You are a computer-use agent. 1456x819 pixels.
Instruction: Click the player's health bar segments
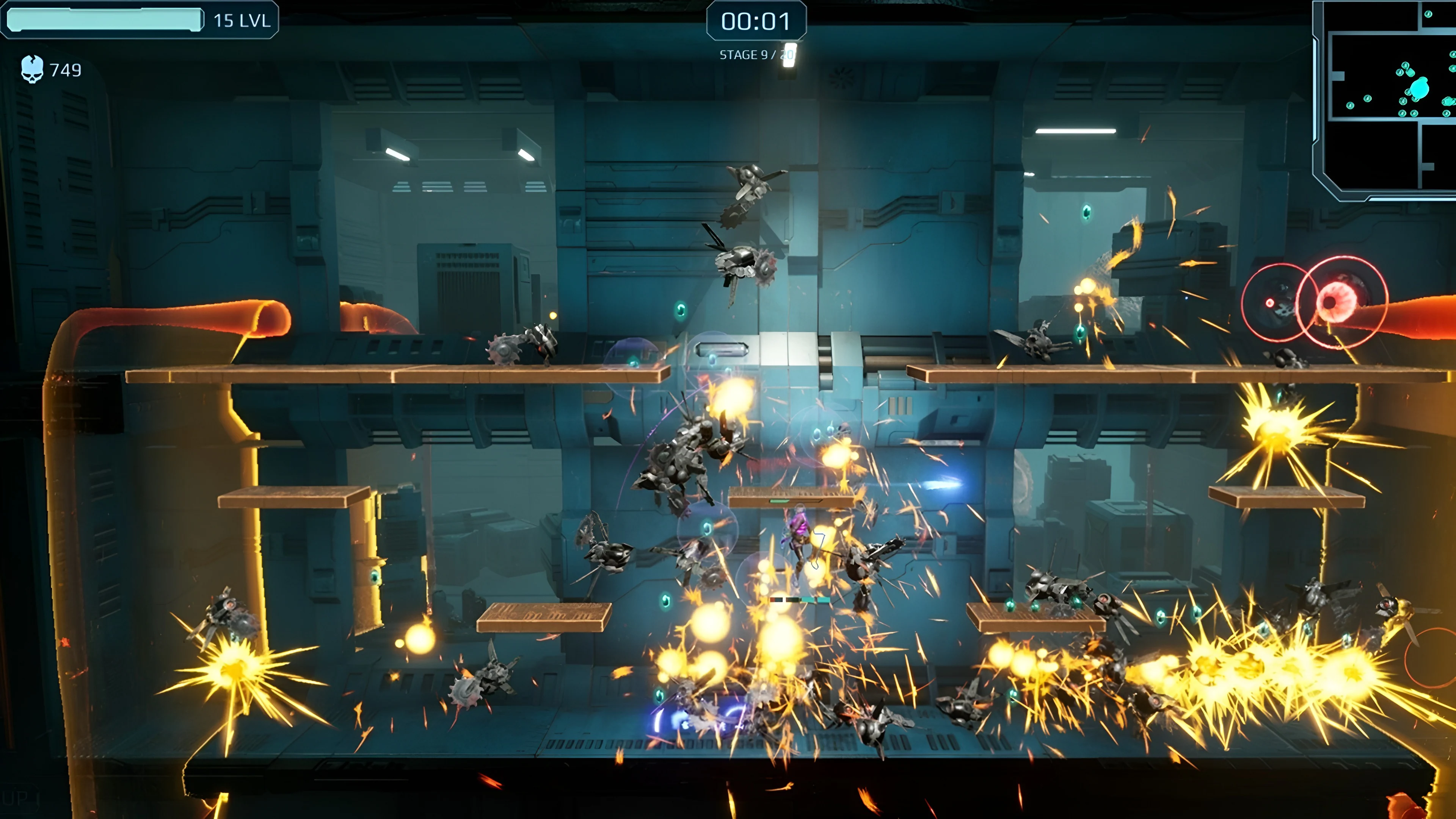(800, 600)
